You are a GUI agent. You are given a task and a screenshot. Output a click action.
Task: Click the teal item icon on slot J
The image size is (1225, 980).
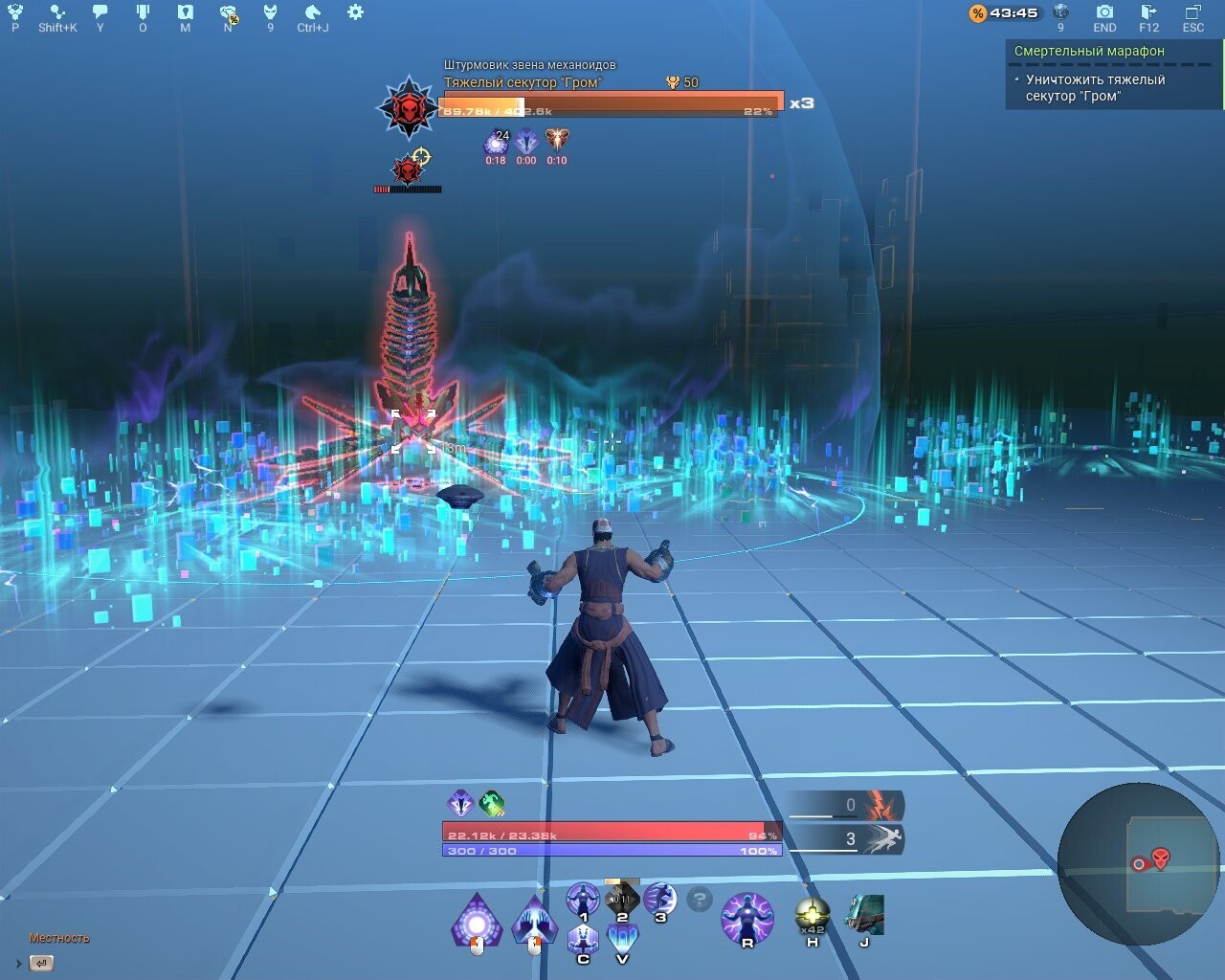click(864, 916)
